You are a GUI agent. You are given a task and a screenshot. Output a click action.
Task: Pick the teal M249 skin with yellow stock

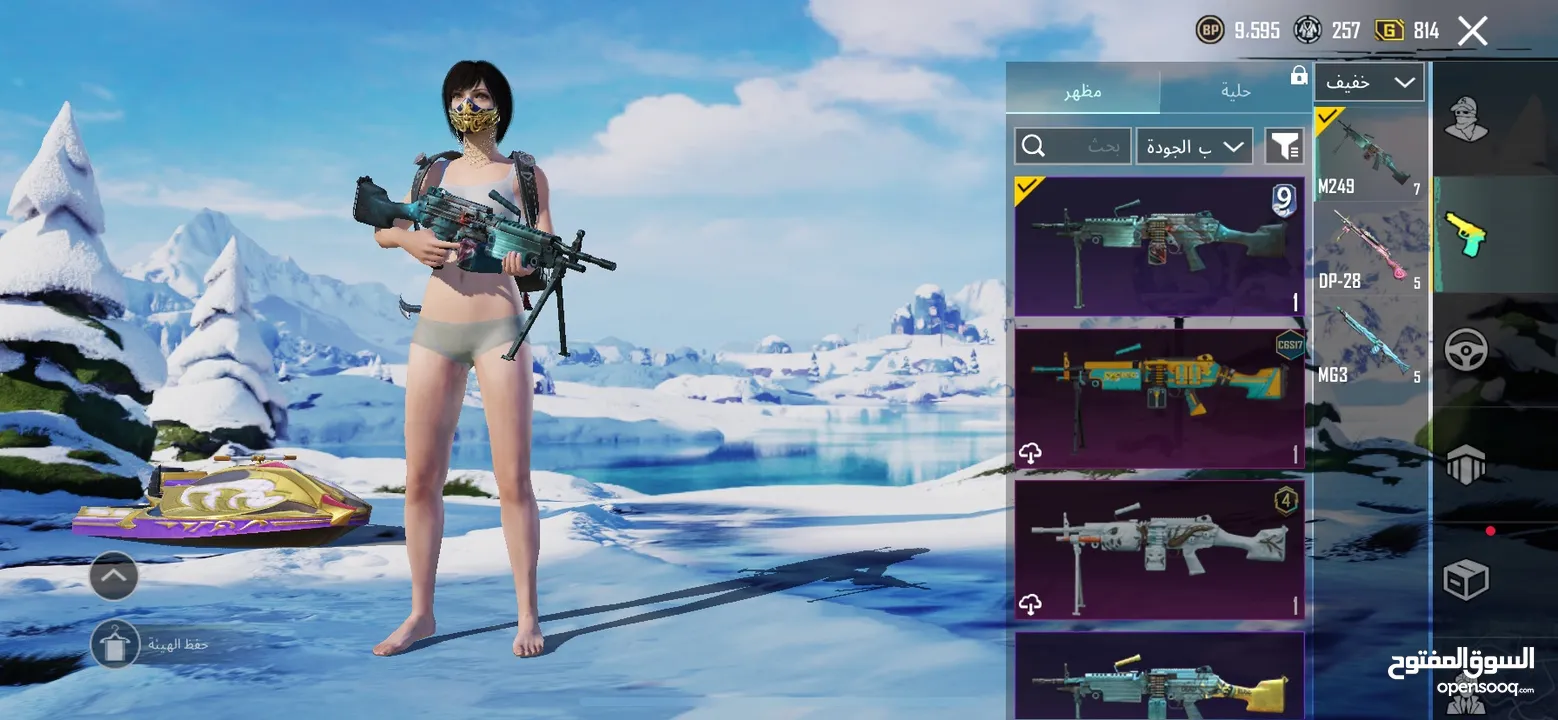[1159, 677]
